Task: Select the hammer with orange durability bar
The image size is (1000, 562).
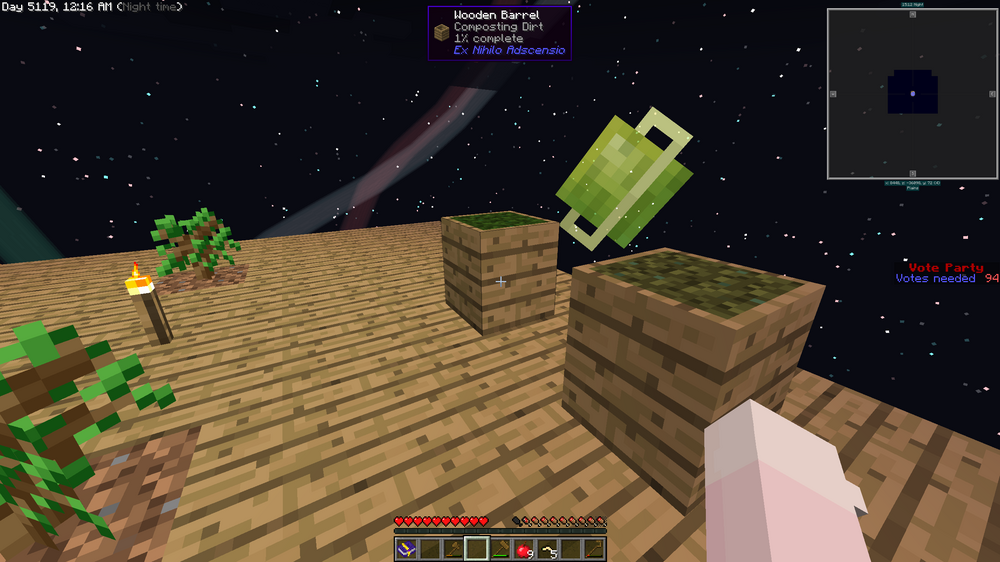Action: pyautogui.click(x=453, y=549)
